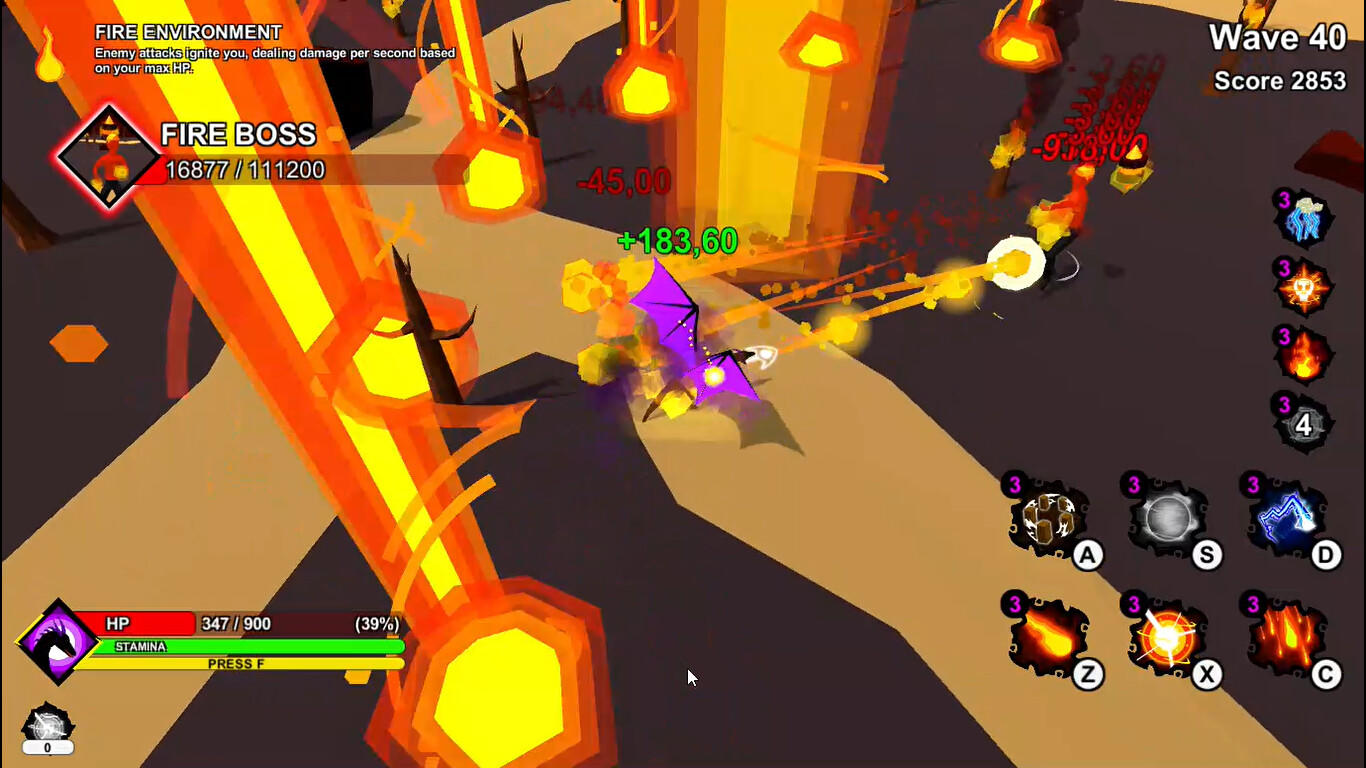The height and width of the screenshot is (768, 1366).
Task: Click the A earth pillars skill icon
Action: click(1049, 519)
